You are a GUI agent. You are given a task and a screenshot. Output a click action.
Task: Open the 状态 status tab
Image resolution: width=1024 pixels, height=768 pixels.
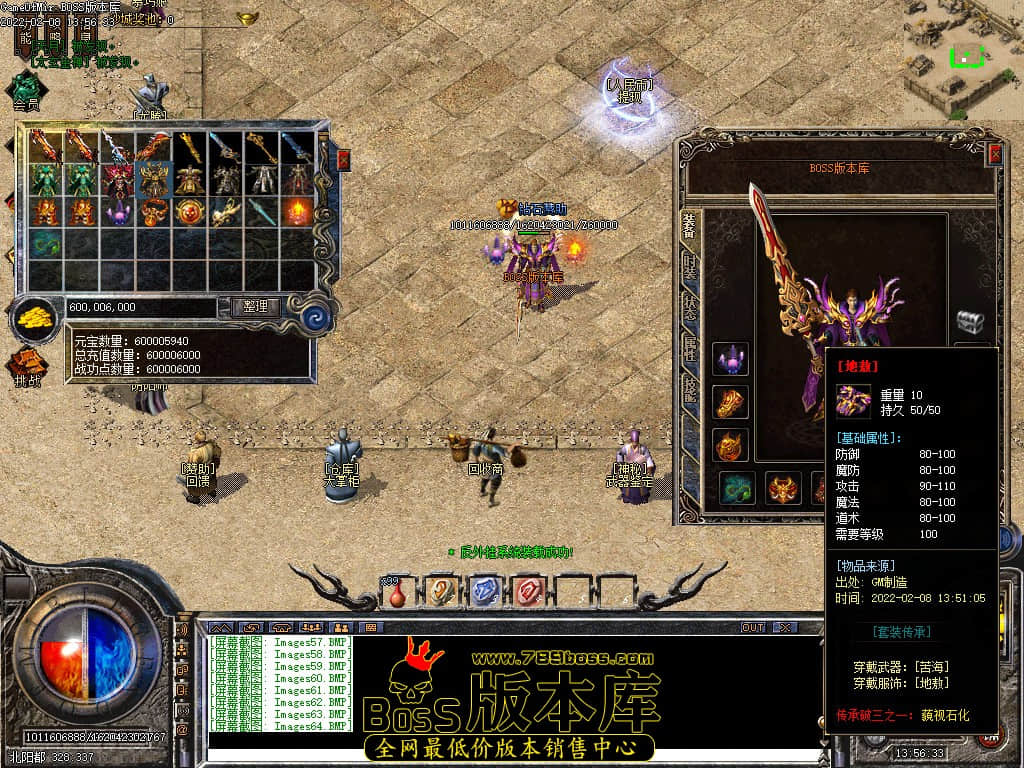coord(690,307)
